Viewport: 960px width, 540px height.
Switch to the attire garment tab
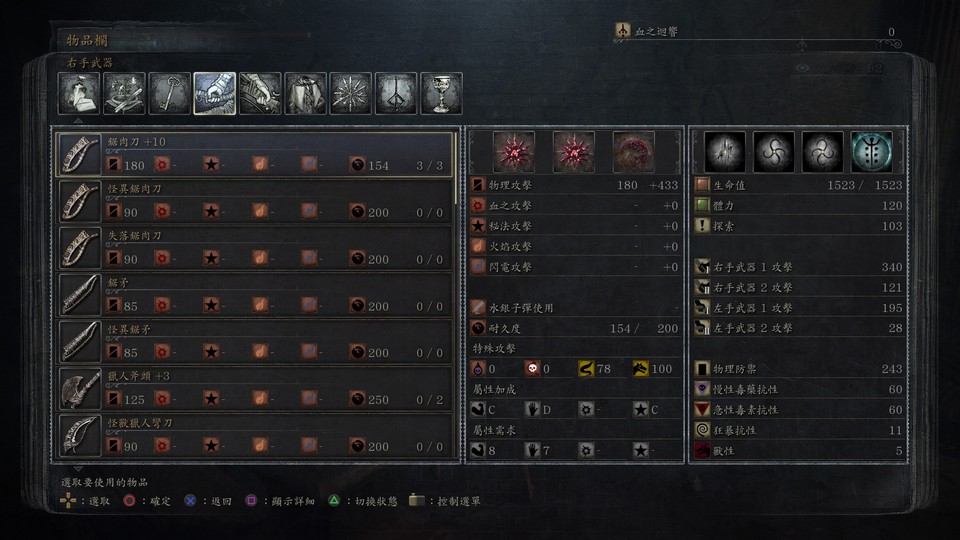(x=306, y=93)
